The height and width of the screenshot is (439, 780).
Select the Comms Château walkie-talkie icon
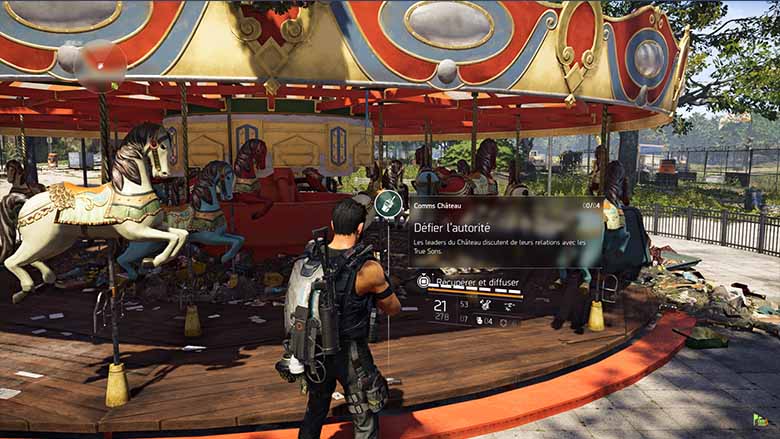(388, 204)
